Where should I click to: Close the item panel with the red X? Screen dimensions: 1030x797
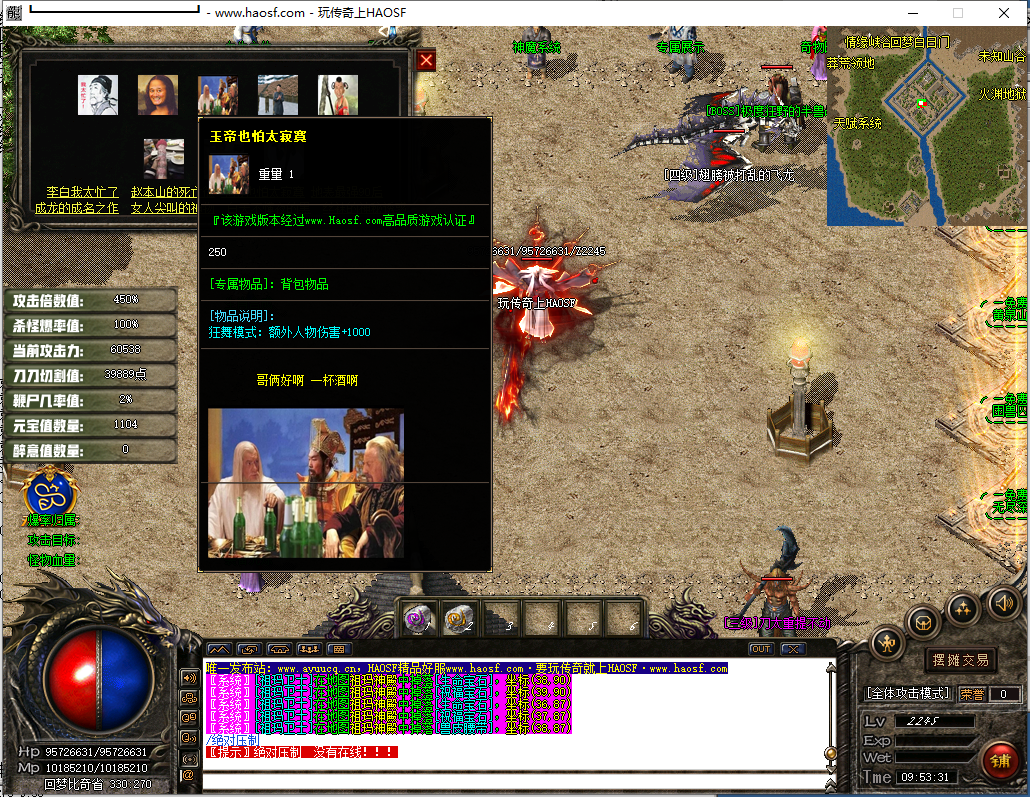click(x=426, y=61)
